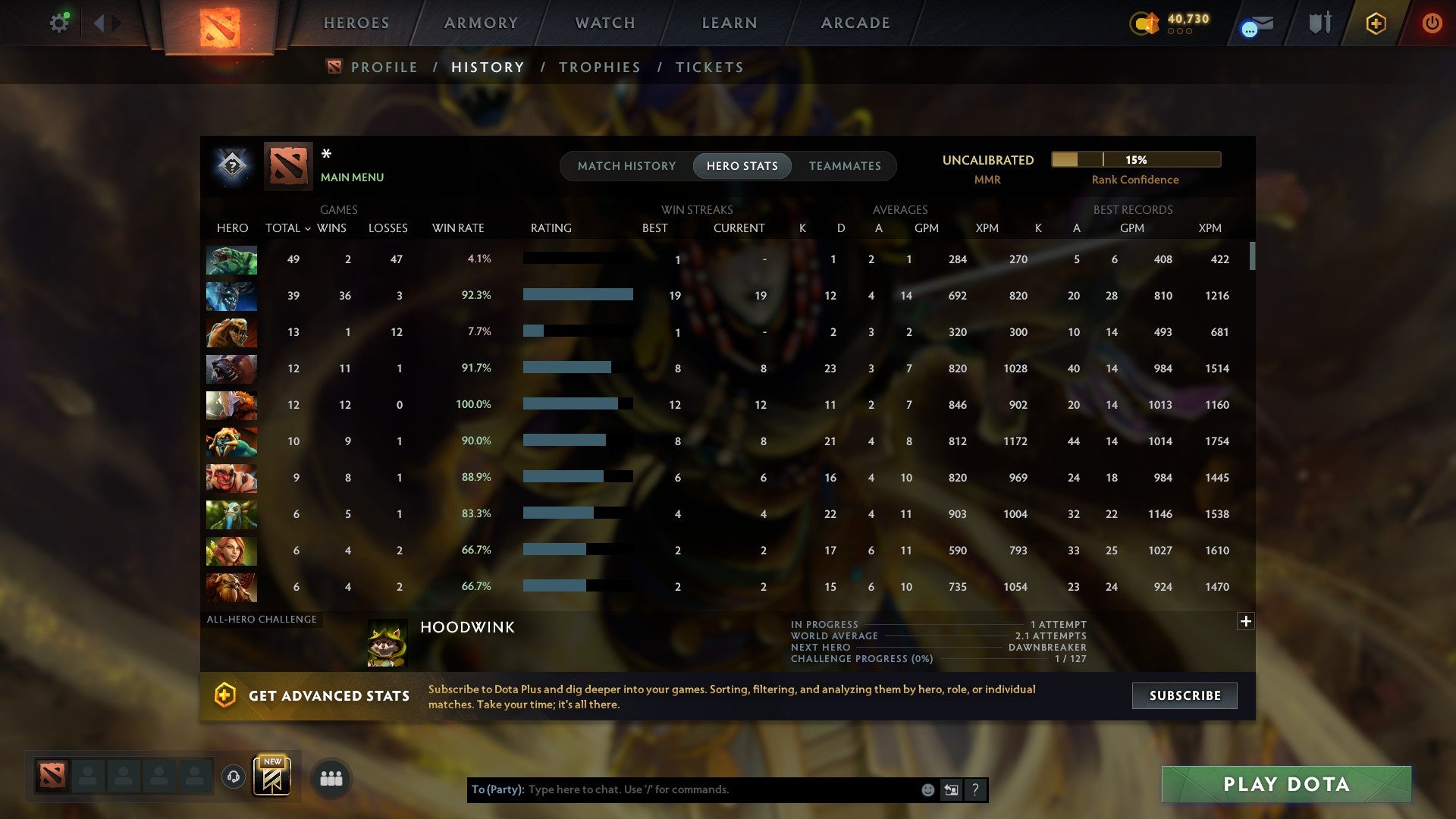Screen dimensions: 1456x819
Task: Click the Rank Confidence progress bar
Action: click(x=1135, y=159)
